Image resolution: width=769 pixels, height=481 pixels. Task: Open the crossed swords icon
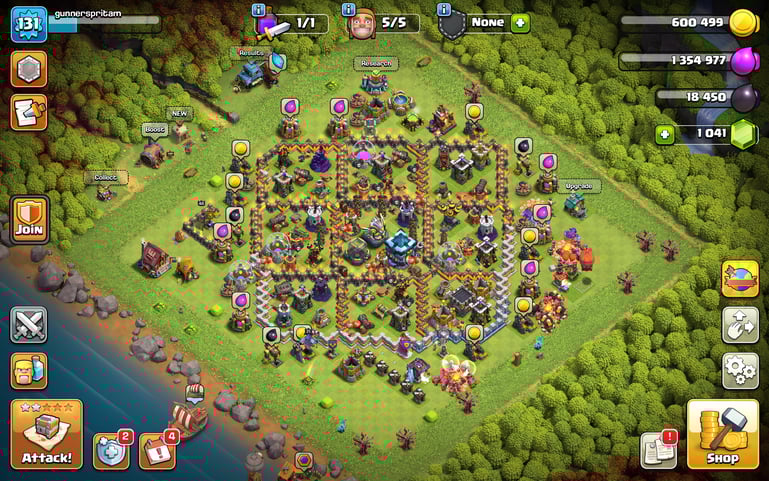29,325
